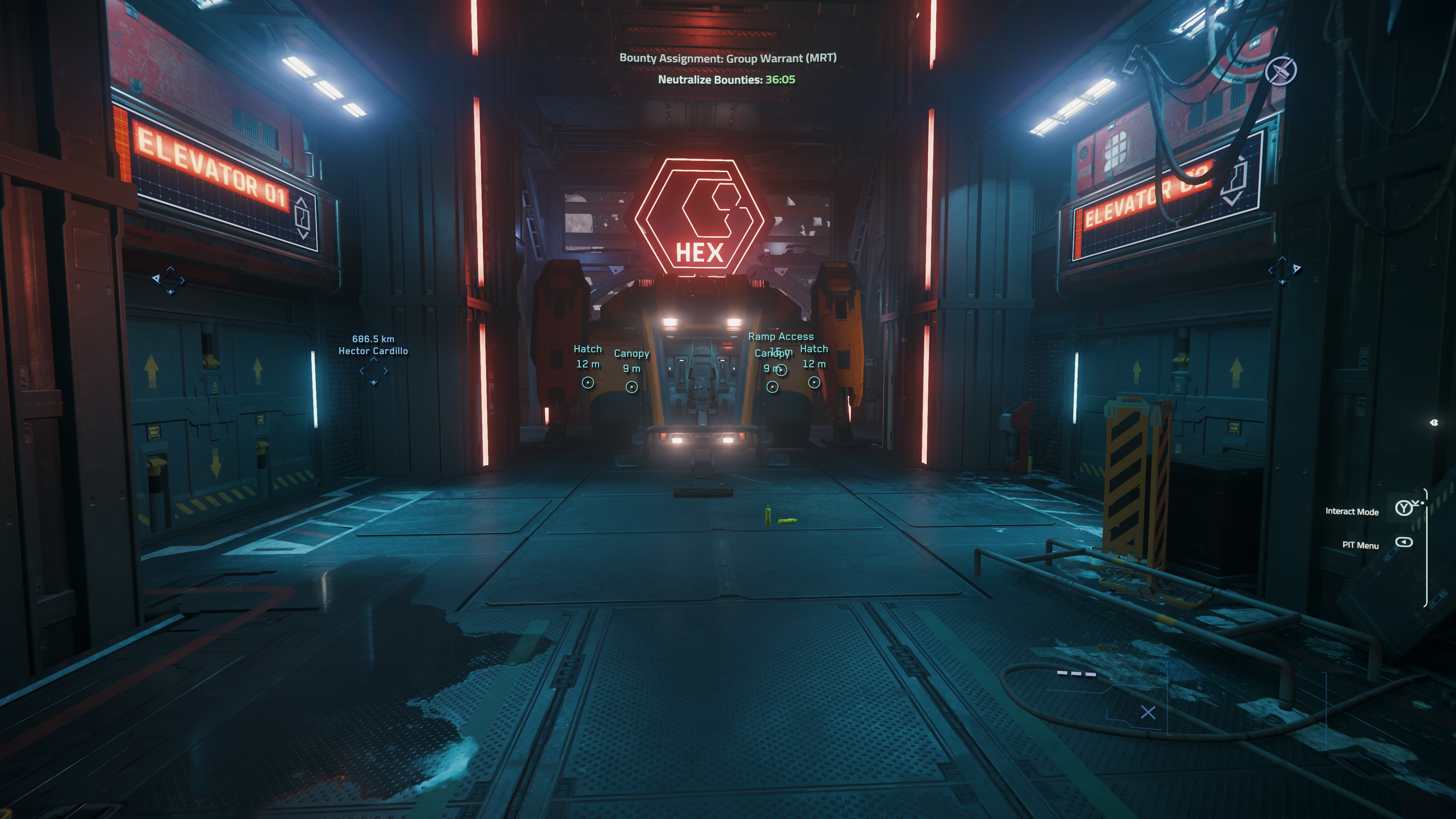This screenshot has width=1456, height=819.
Task: Open the right Hatch interaction circle
Action: [x=814, y=383]
